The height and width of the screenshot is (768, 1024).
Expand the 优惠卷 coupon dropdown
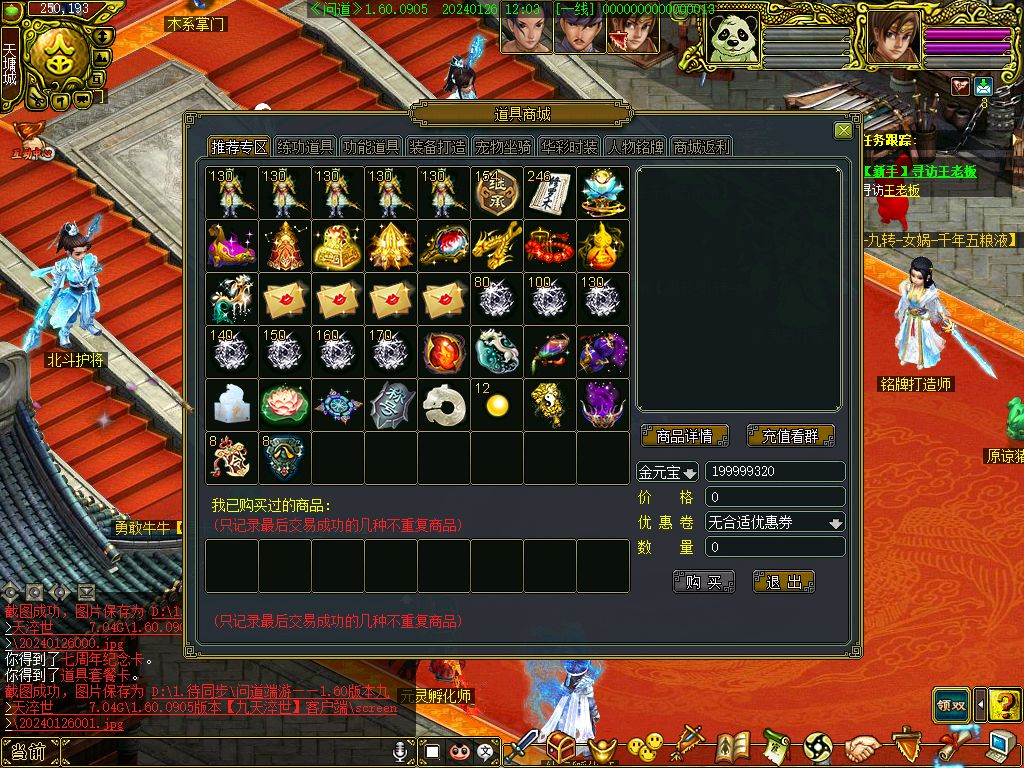coord(776,522)
